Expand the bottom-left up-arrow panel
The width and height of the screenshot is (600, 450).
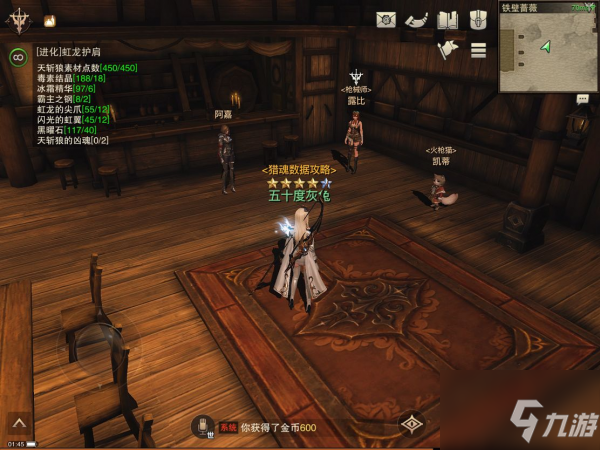pyautogui.click(x=17, y=424)
